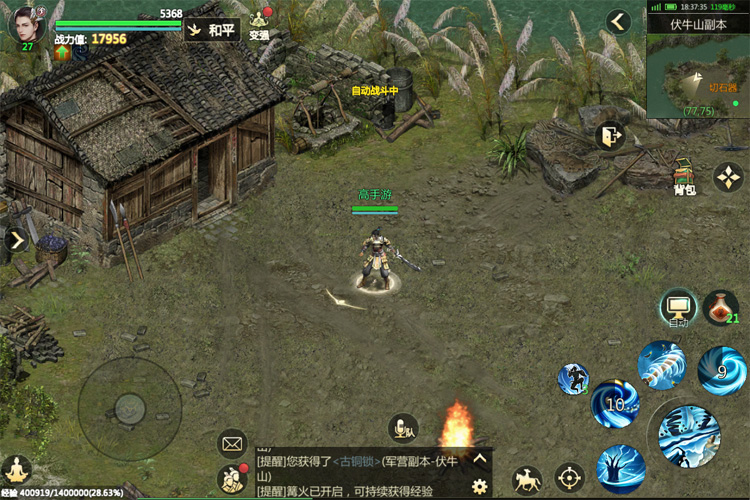Screen dimensions: 750x500
Task: Cast the blue vortex skill showing 9
Action: tap(721, 371)
